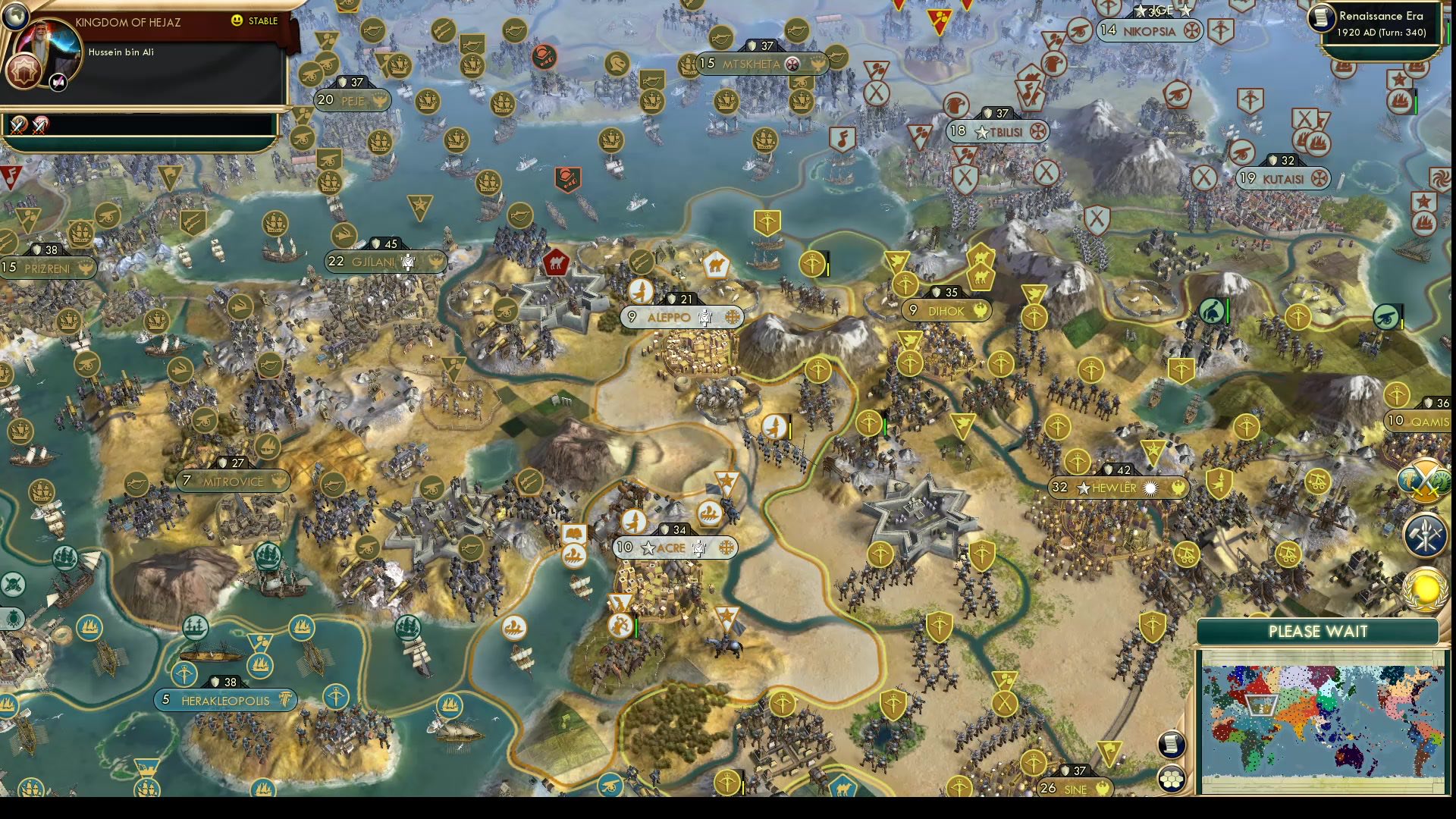Image resolution: width=1456 pixels, height=819 pixels.
Task: Toggle the slashed quill icon under the portrait
Action: (x=58, y=82)
